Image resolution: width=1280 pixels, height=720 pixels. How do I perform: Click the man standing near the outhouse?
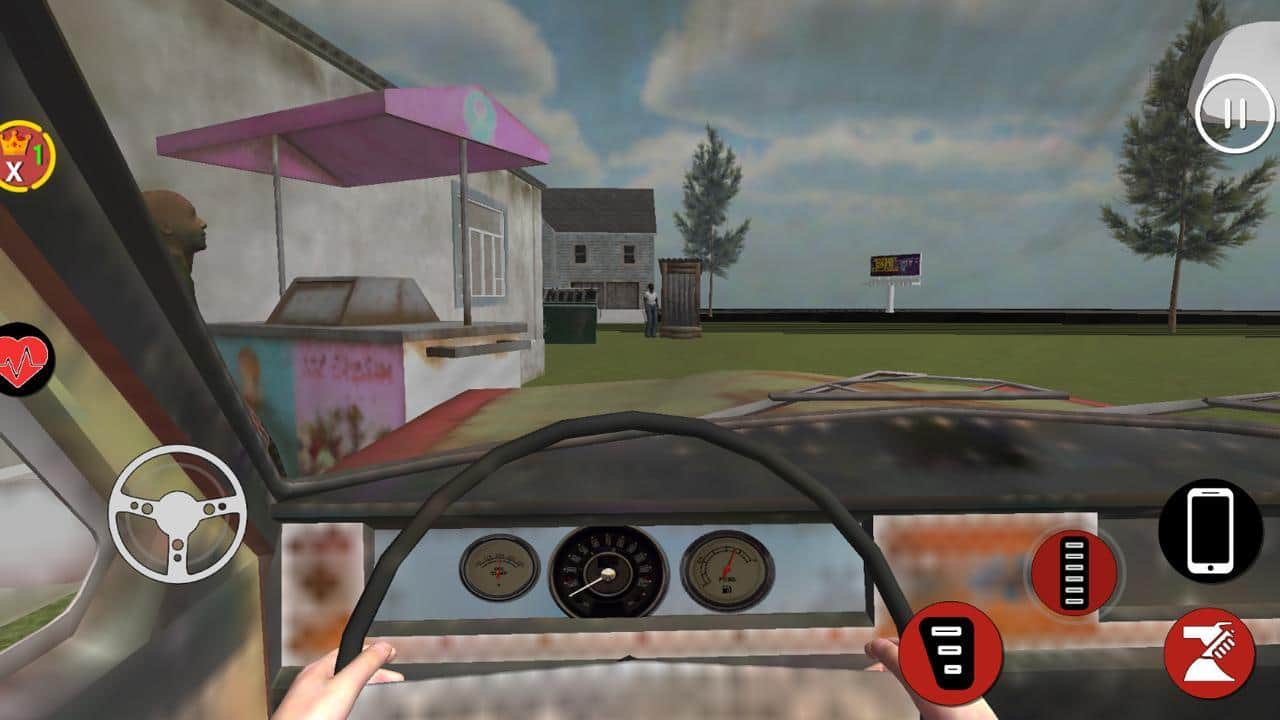tap(652, 305)
